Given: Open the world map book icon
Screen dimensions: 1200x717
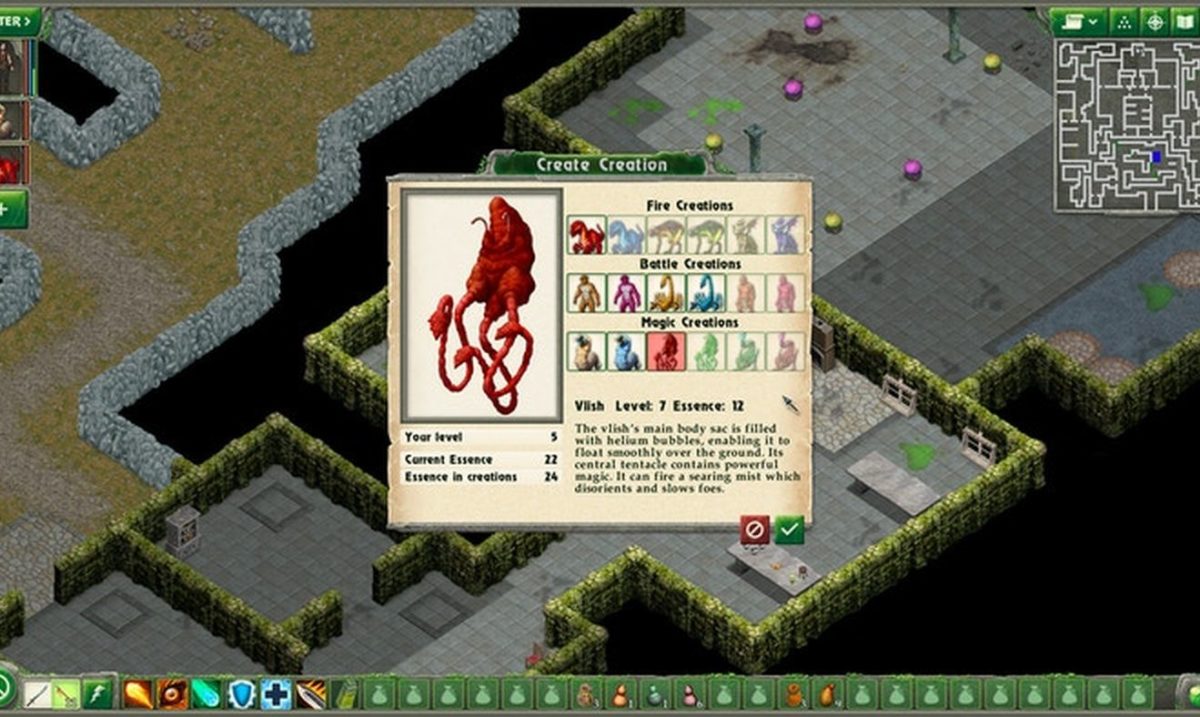Looking at the screenshot, I should [1185, 20].
